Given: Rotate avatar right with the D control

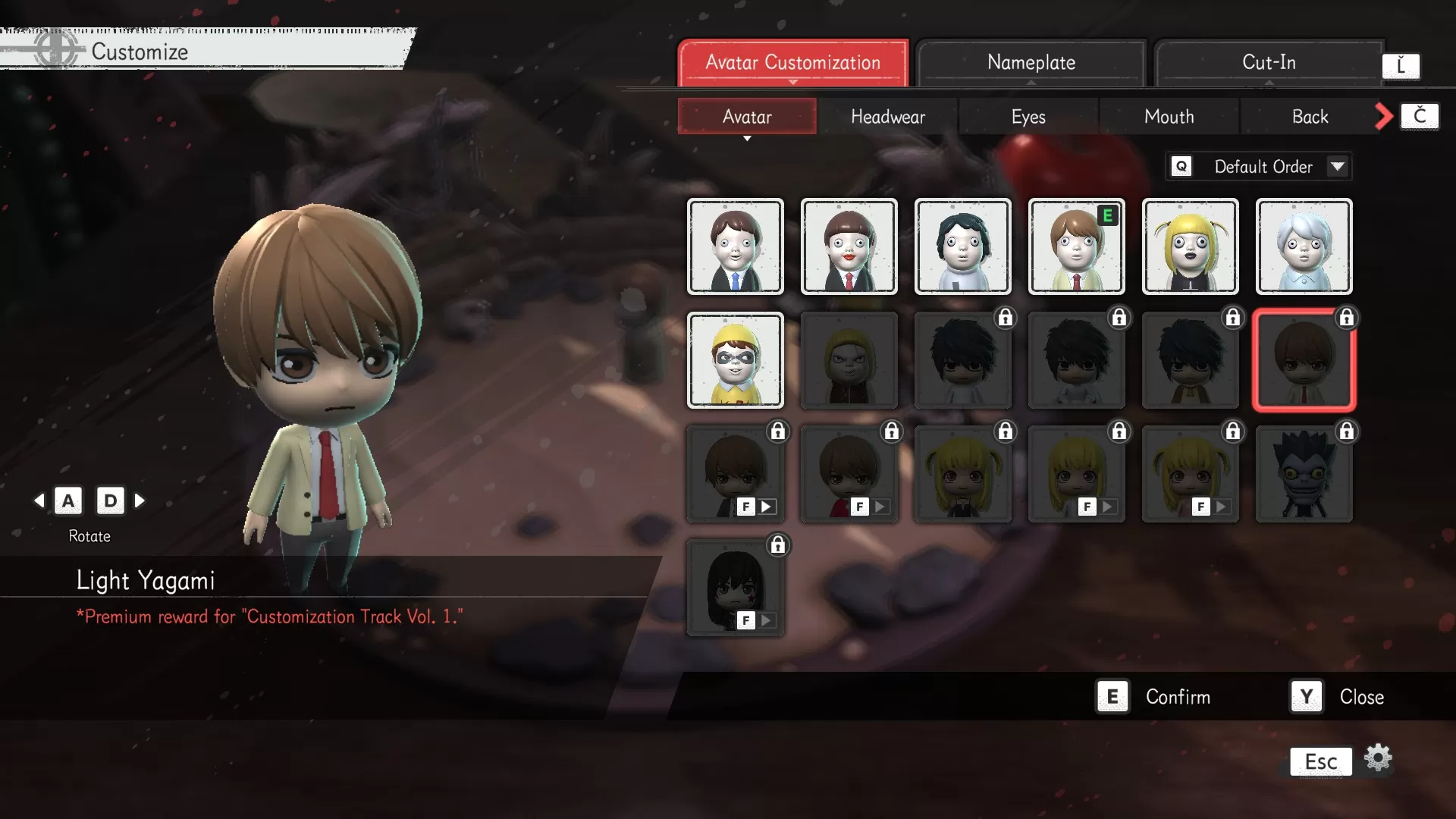Looking at the screenshot, I should (x=111, y=500).
